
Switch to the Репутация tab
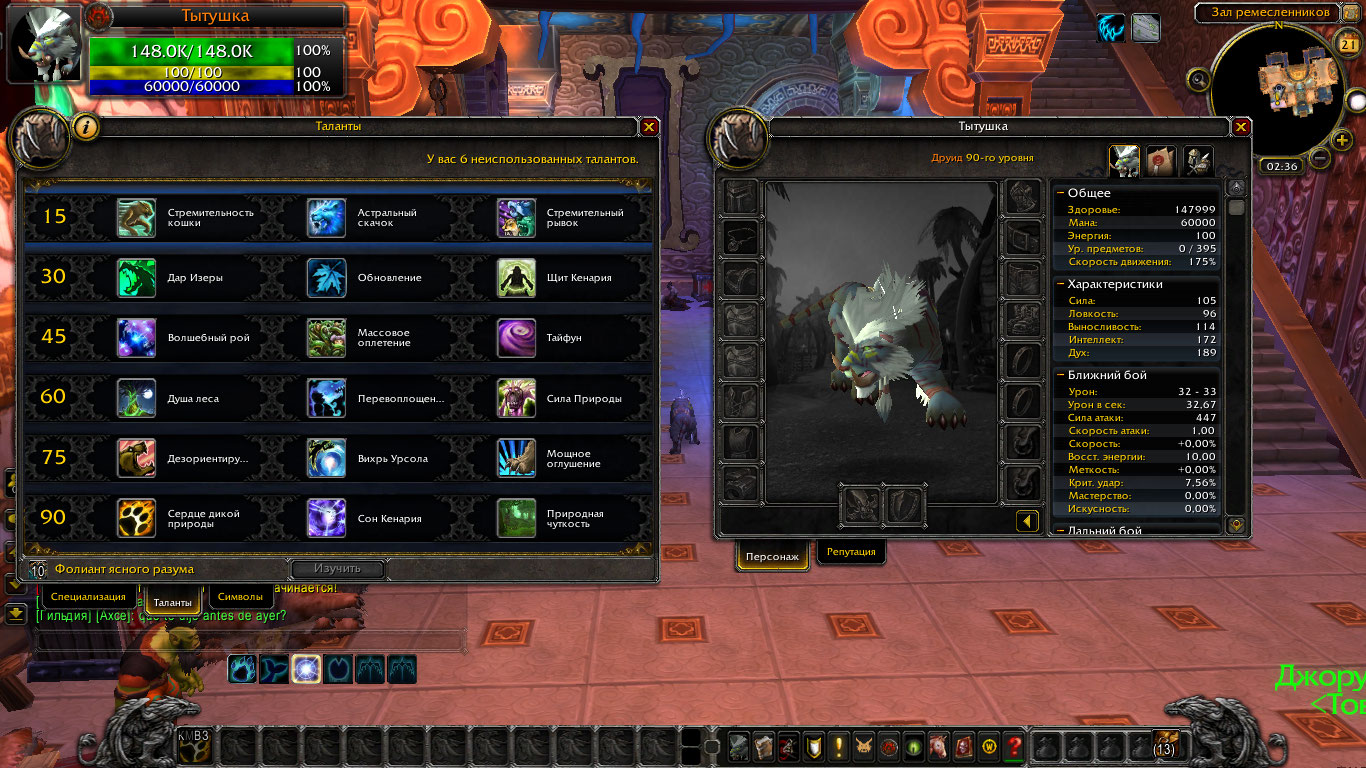pyautogui.click(x=851, y=552)
